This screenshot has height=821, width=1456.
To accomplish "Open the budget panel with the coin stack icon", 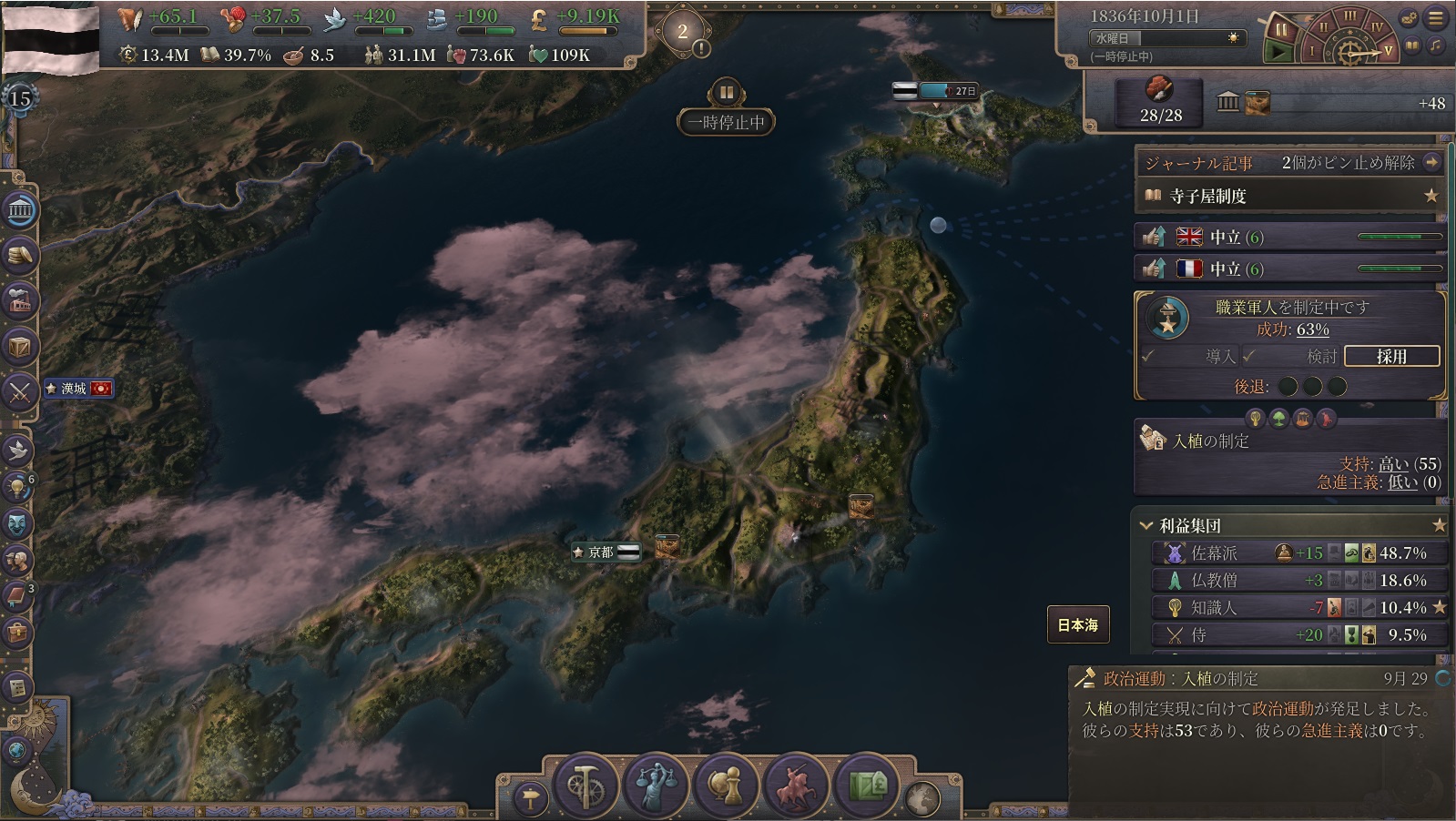I will (20, 257).
